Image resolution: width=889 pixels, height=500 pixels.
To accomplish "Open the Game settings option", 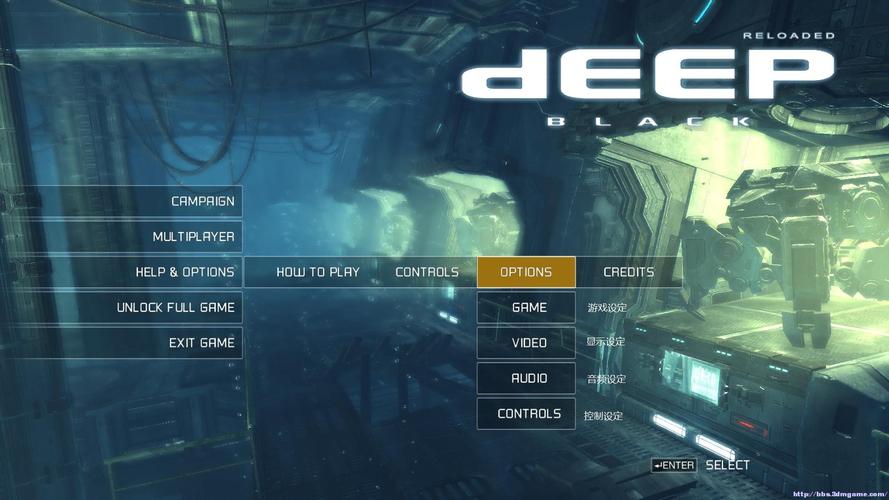I will 529,307.
